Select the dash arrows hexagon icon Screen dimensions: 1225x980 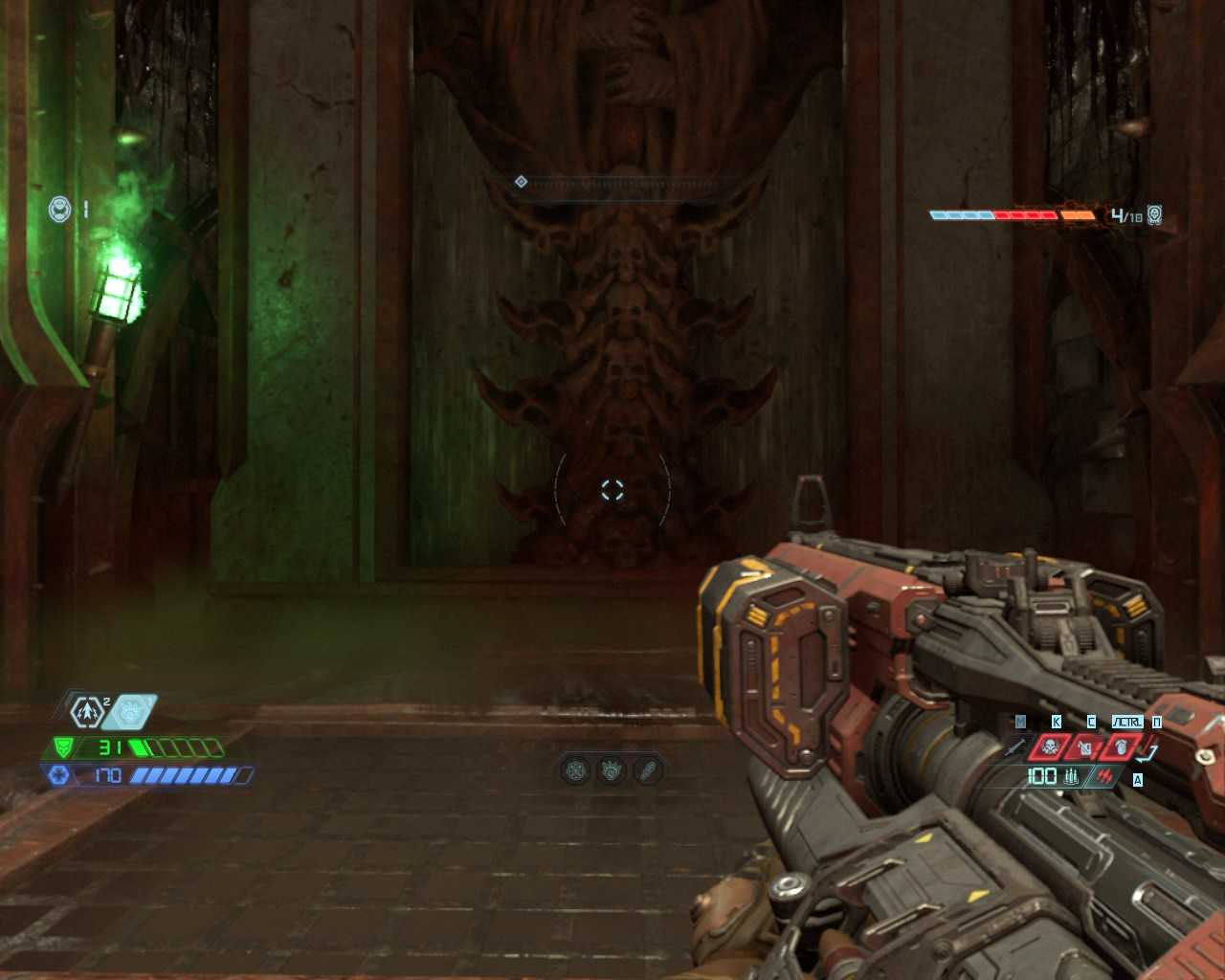[87, 711]
